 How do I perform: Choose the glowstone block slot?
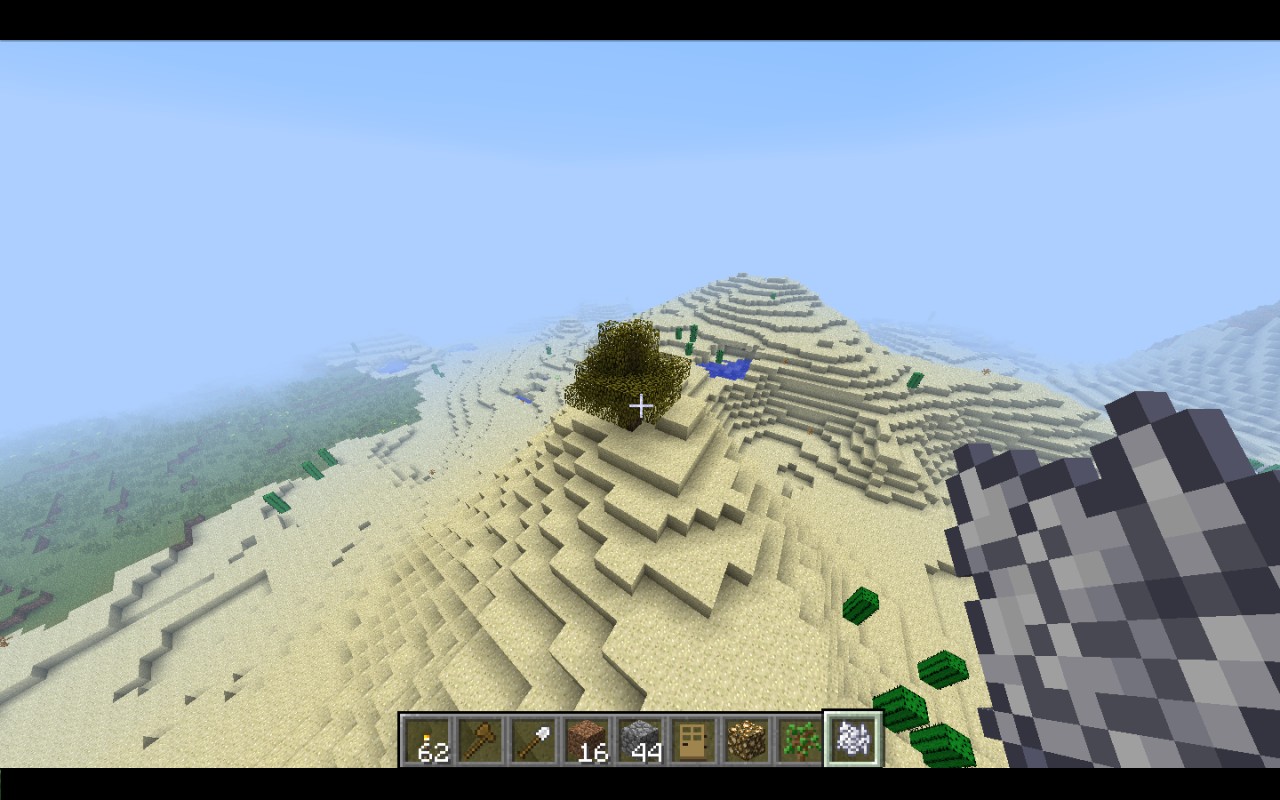pyautogui.click(x=746, y=741)
